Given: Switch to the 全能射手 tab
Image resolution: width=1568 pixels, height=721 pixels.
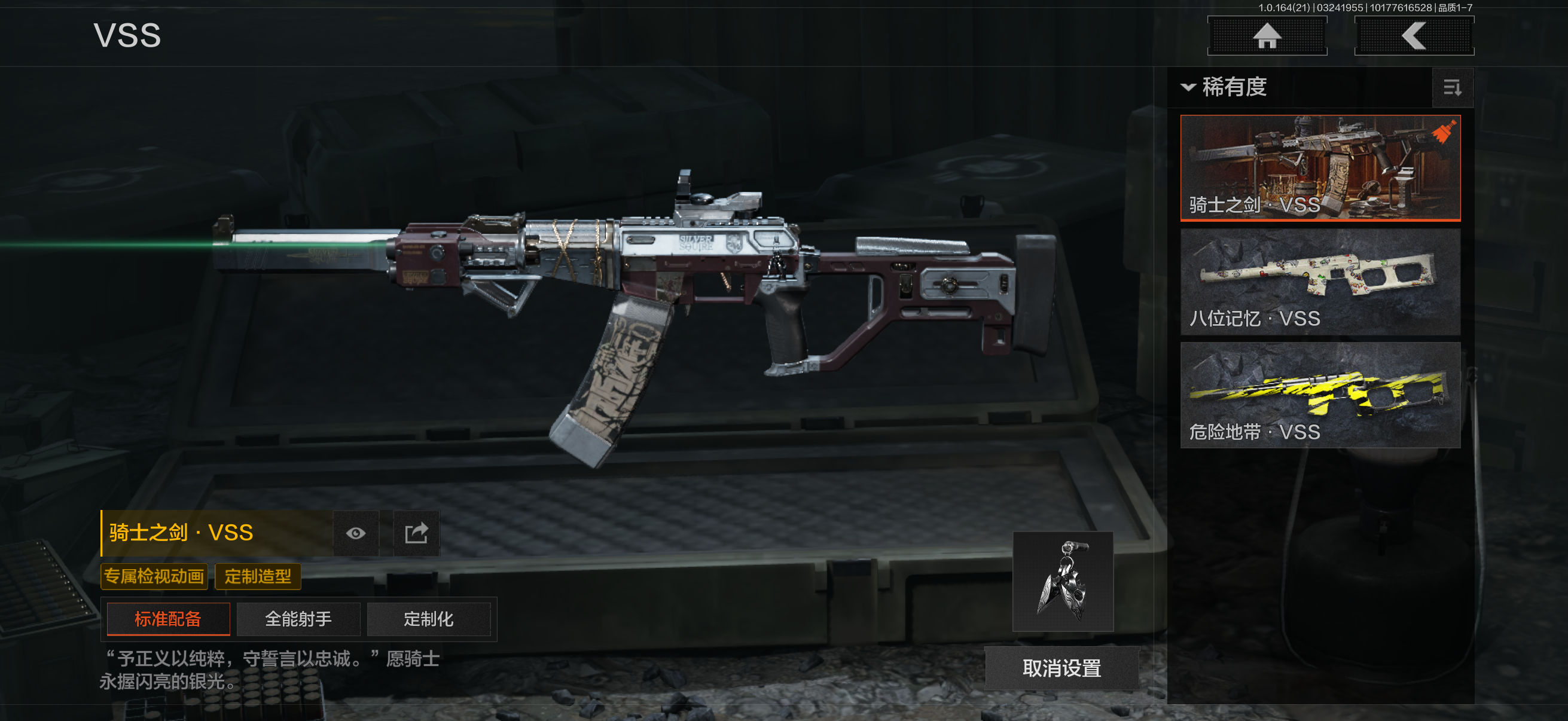Looking at the screenshot, I should (298, 619).
